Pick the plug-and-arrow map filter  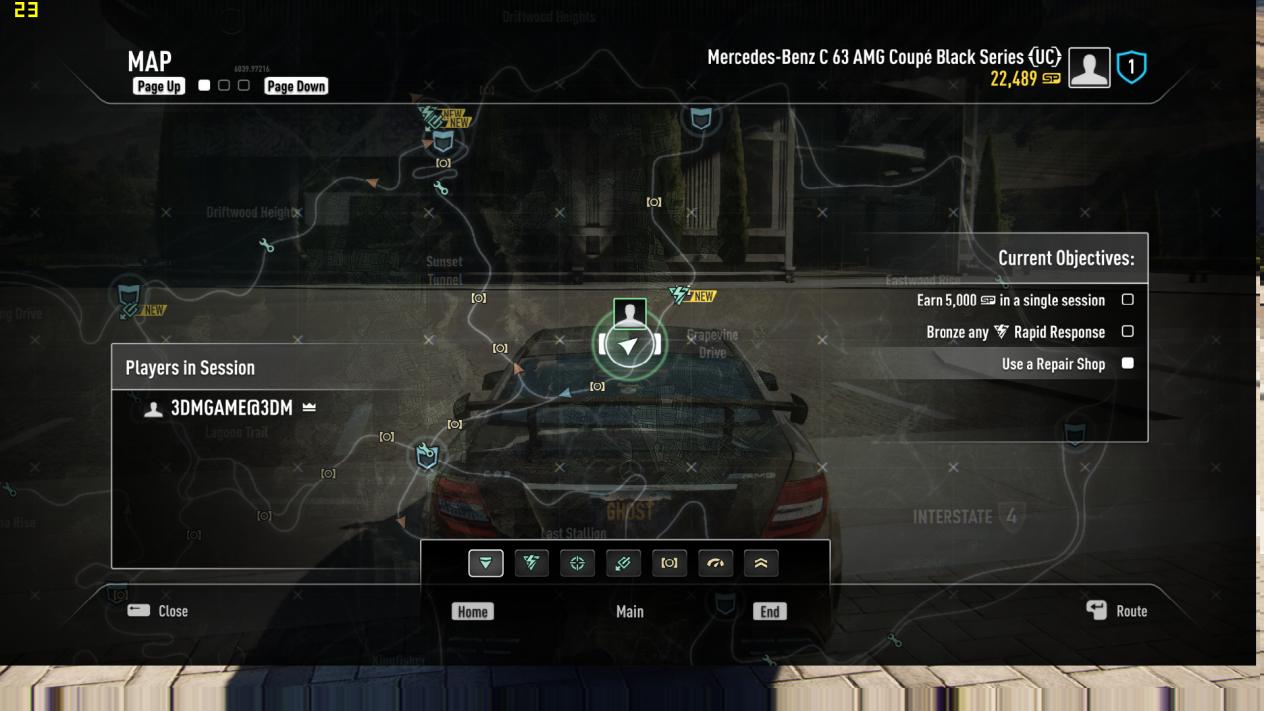[623, 563]
